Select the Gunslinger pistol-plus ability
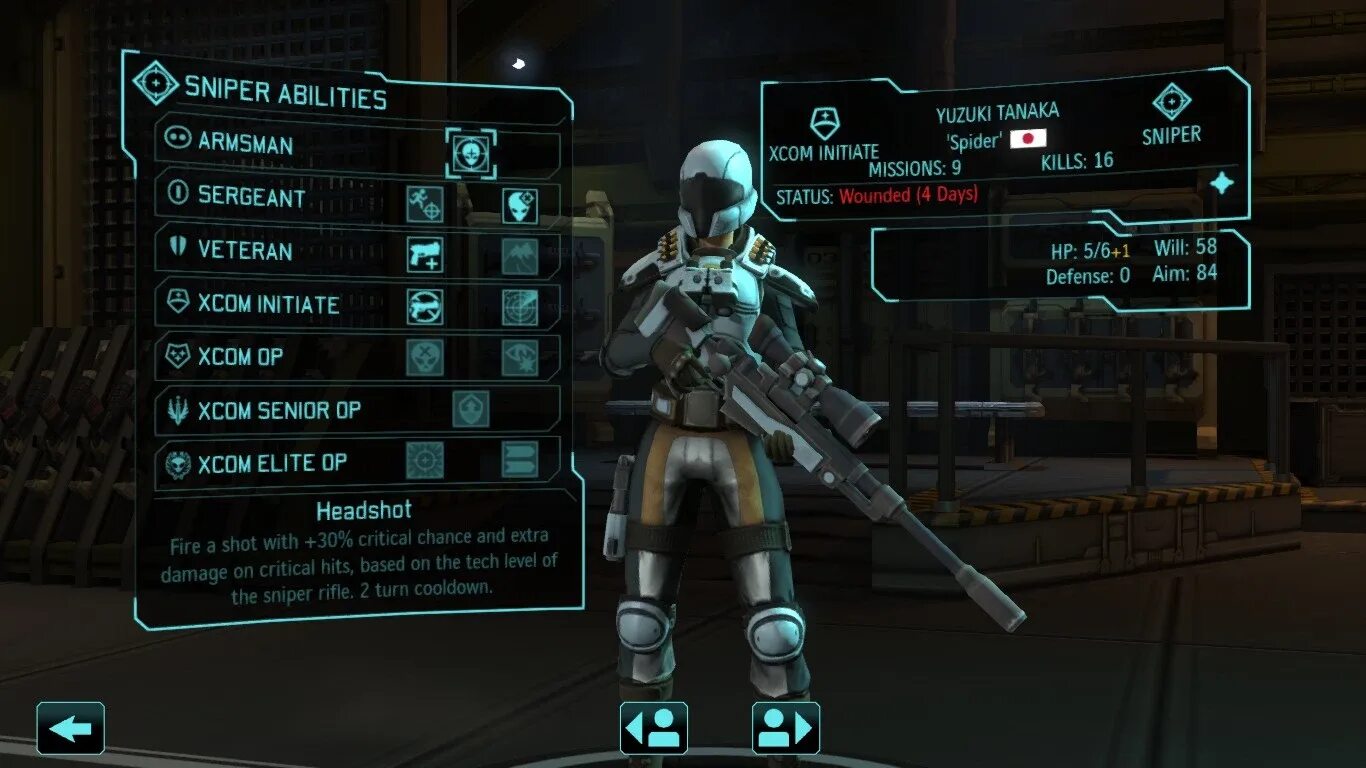Image resolution: width=1366 pixels, height=768 pixels. point(425,255)
